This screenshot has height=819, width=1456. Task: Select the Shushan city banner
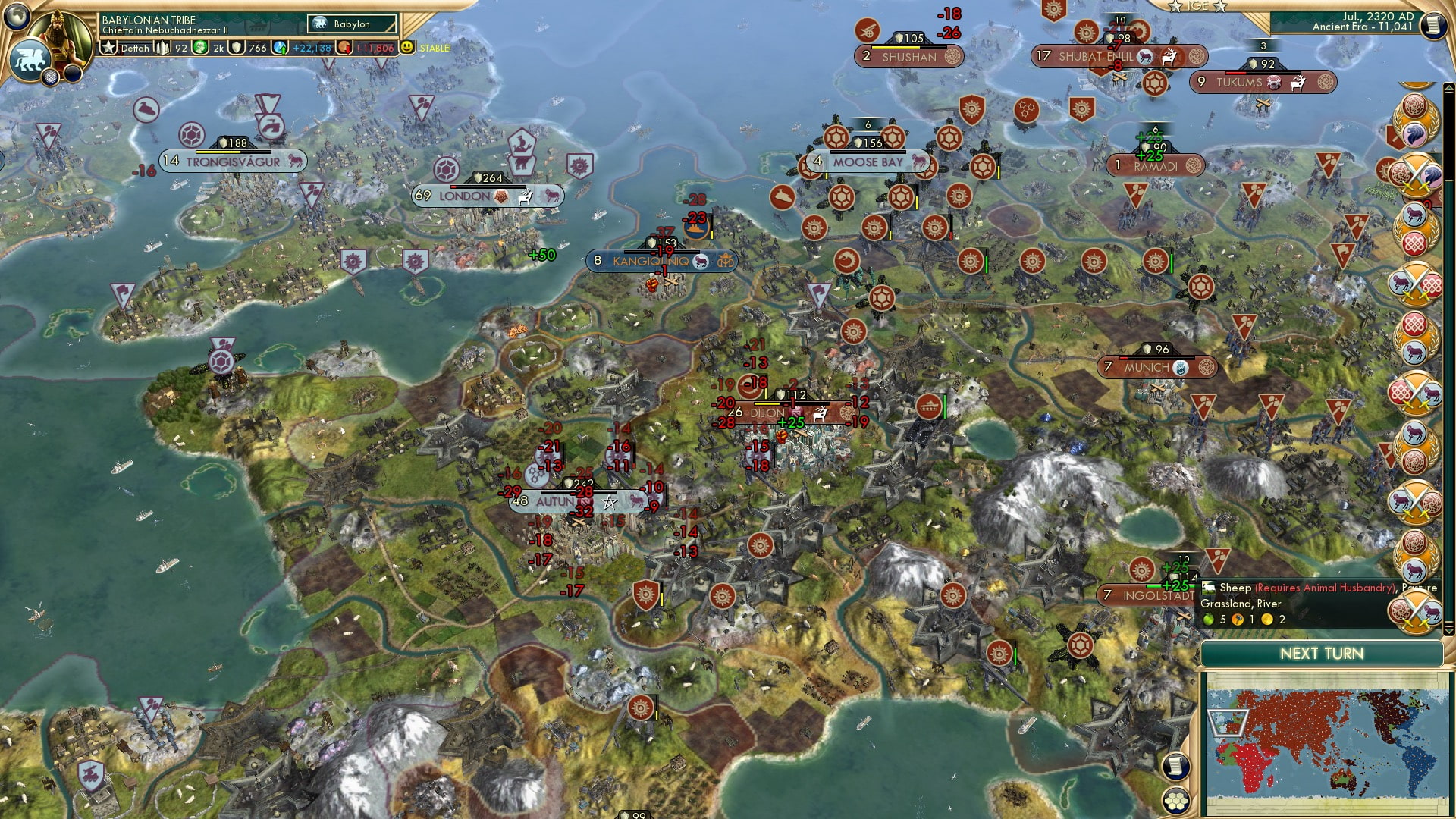click(x=908, y=57)
